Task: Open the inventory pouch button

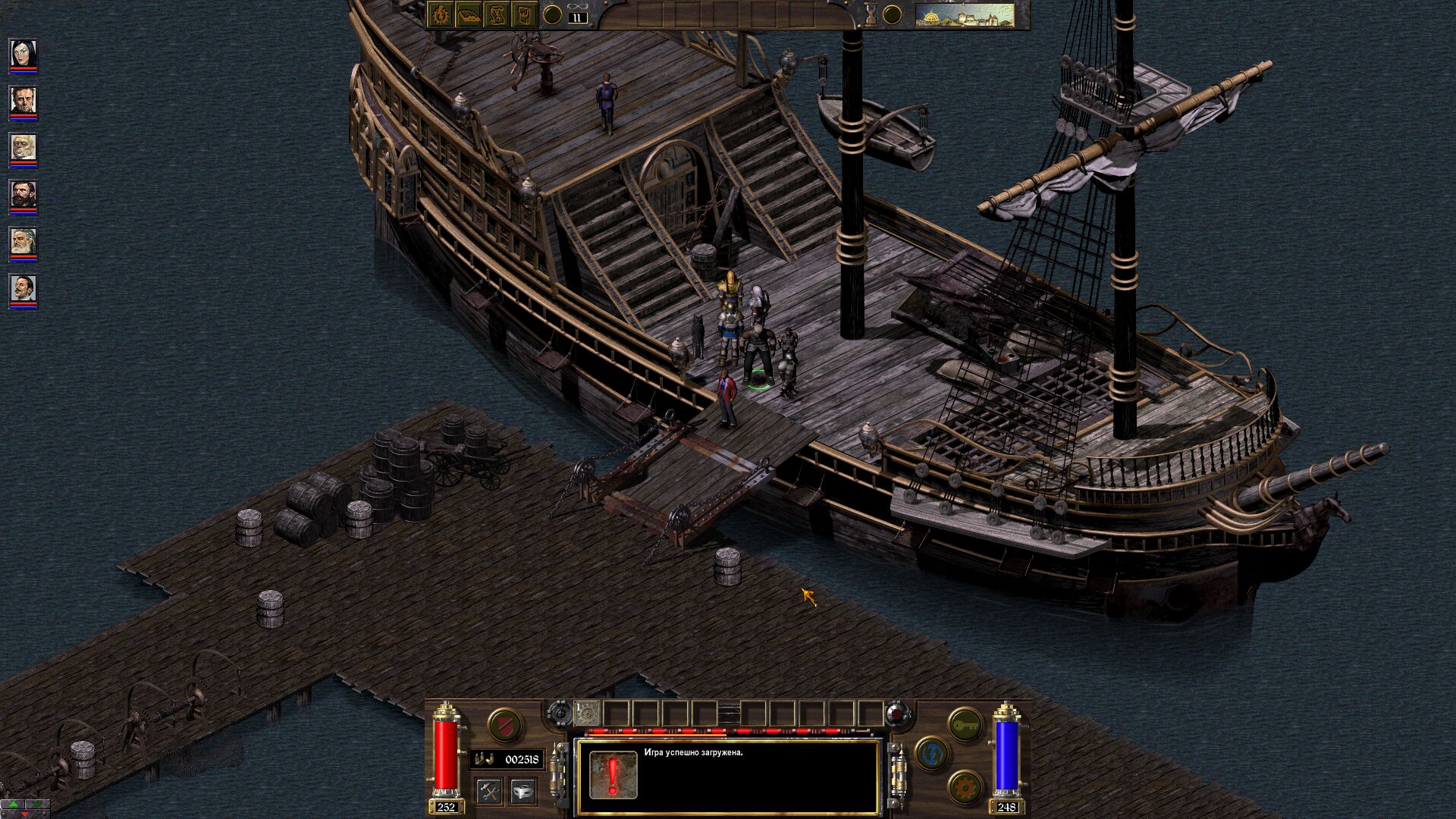Action: (x=524, y=14)
